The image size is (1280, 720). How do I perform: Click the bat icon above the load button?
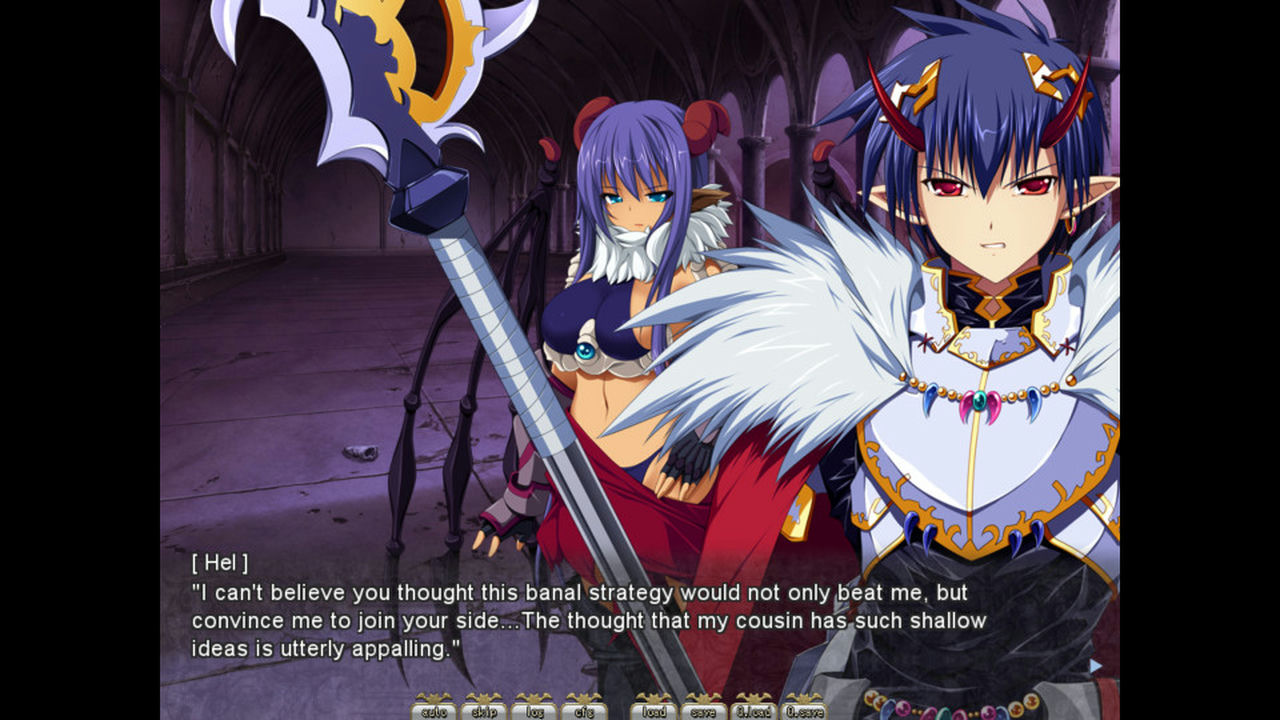[655, 697]
